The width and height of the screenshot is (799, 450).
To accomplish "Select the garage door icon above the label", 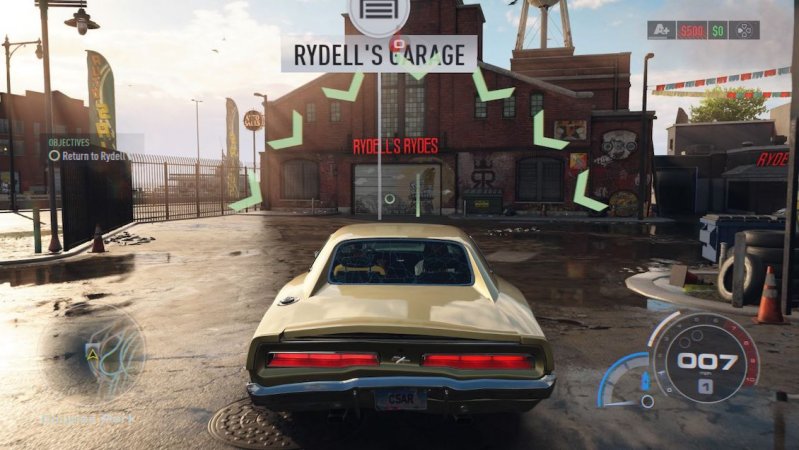I will (x=380, y=13).
